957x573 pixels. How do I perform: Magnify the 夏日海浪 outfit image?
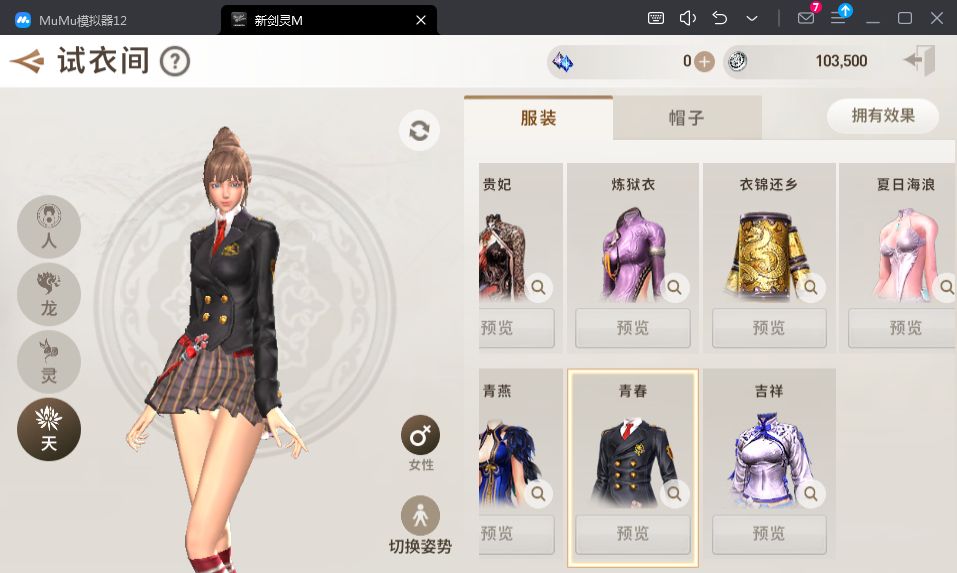pyautogui.click(x=943, y=288)
